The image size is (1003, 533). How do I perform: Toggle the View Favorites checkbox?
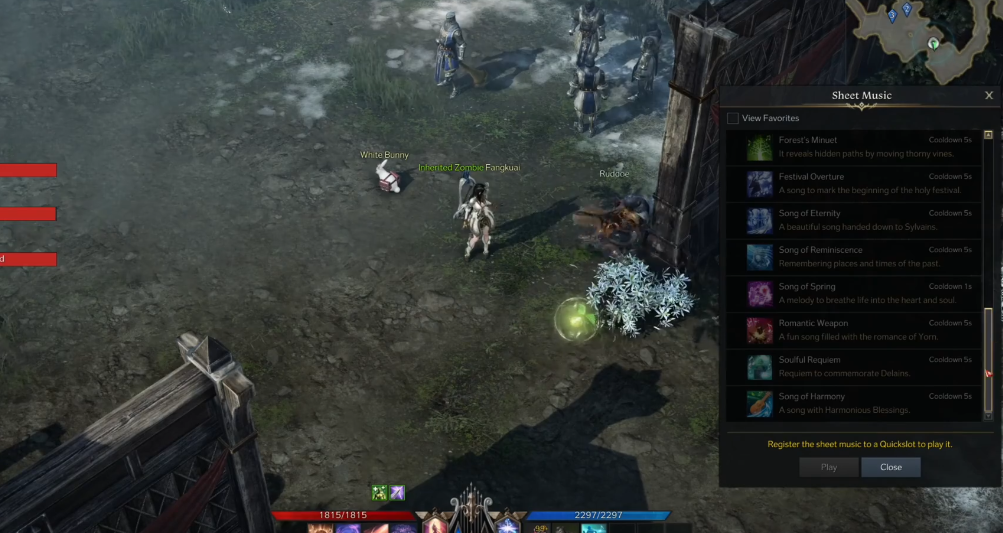tap(733, 118)
